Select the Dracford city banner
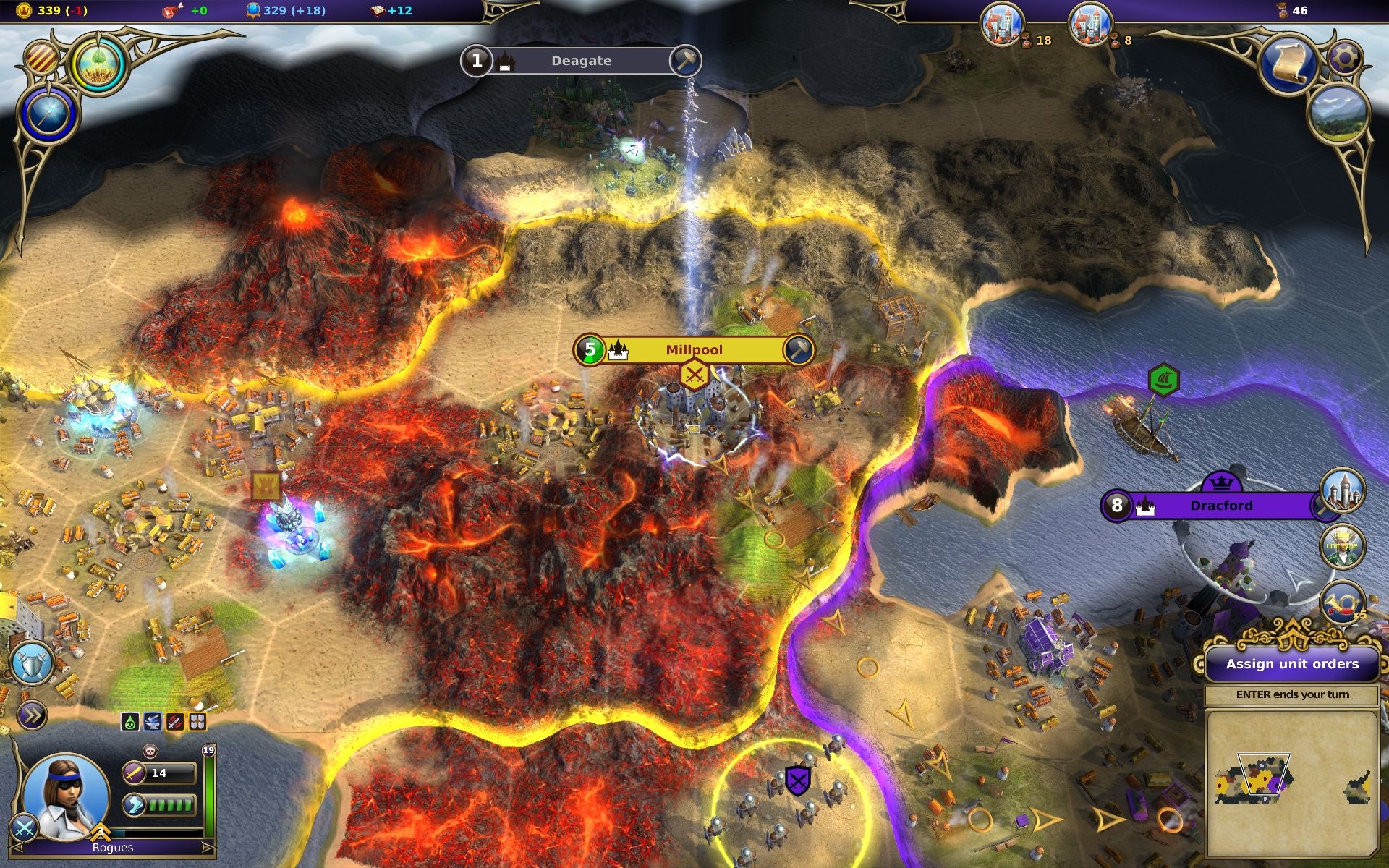 coord(1220,505)
